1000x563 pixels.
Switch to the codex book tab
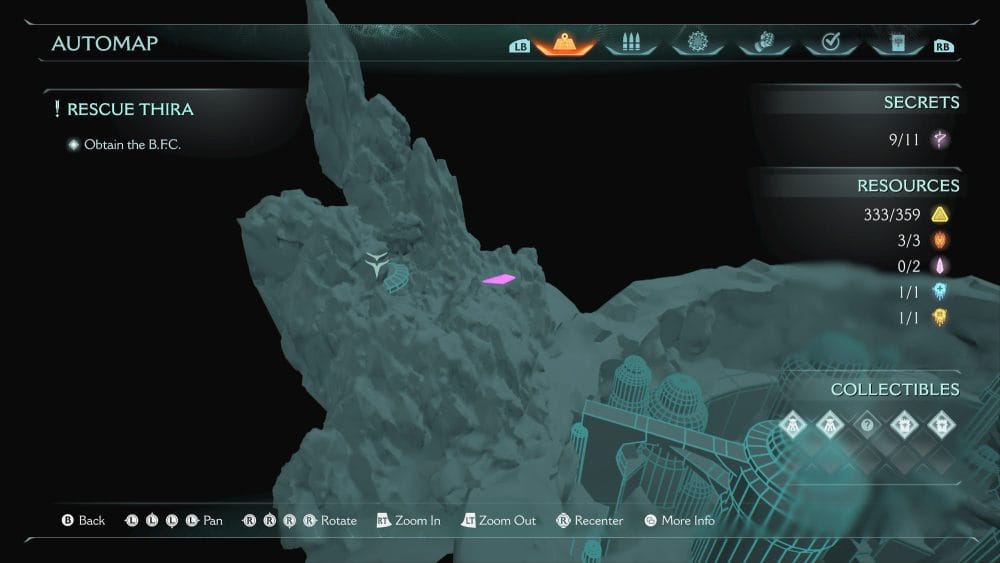[895, 43]
